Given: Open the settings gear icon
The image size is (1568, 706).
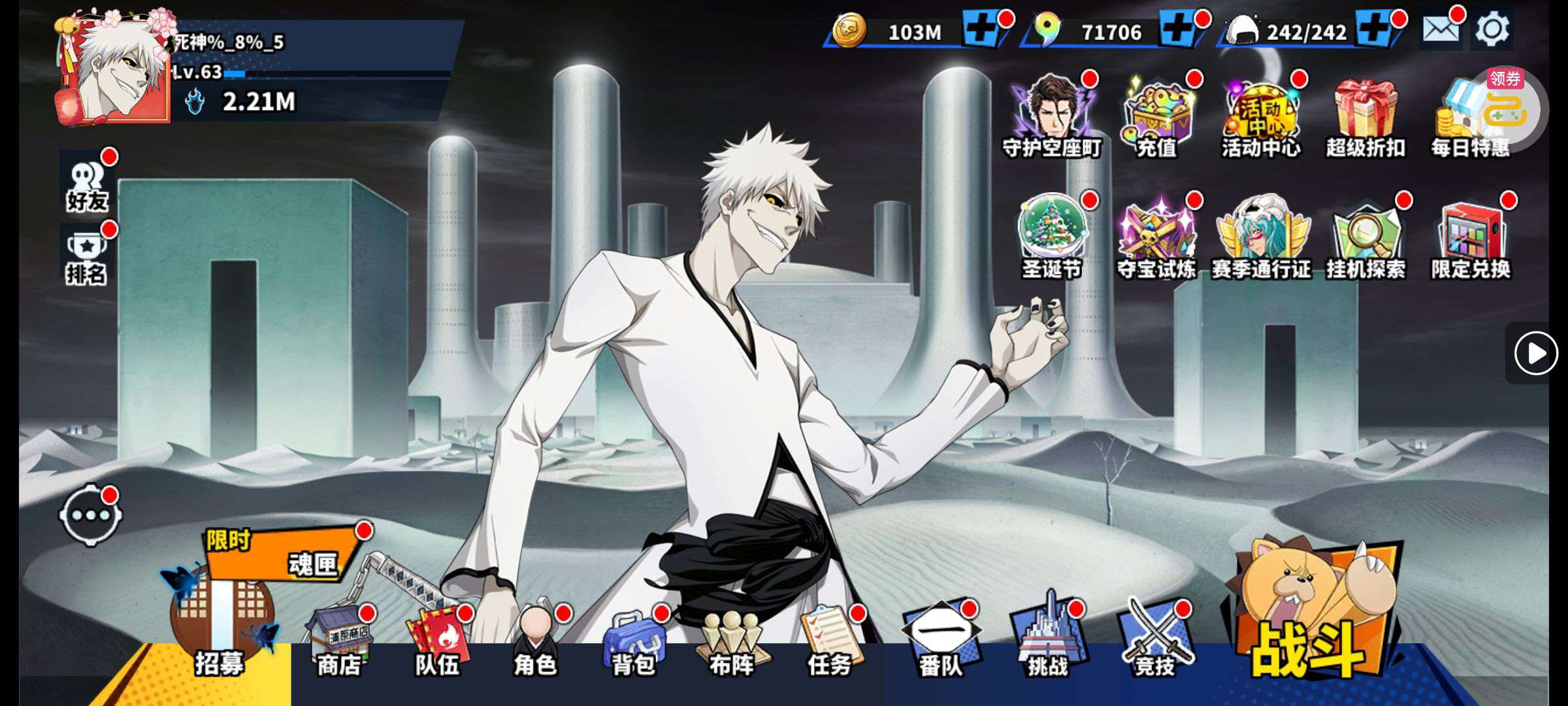Looking at the screenshot, I should click(1492, 30).
